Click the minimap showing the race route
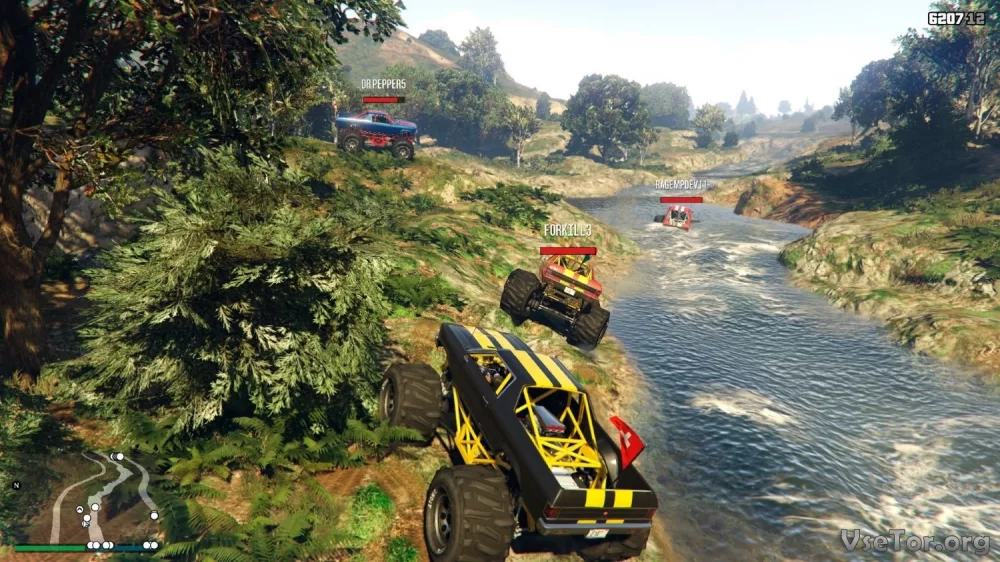Screen dimensions: 1000x562 click(90, 497)
